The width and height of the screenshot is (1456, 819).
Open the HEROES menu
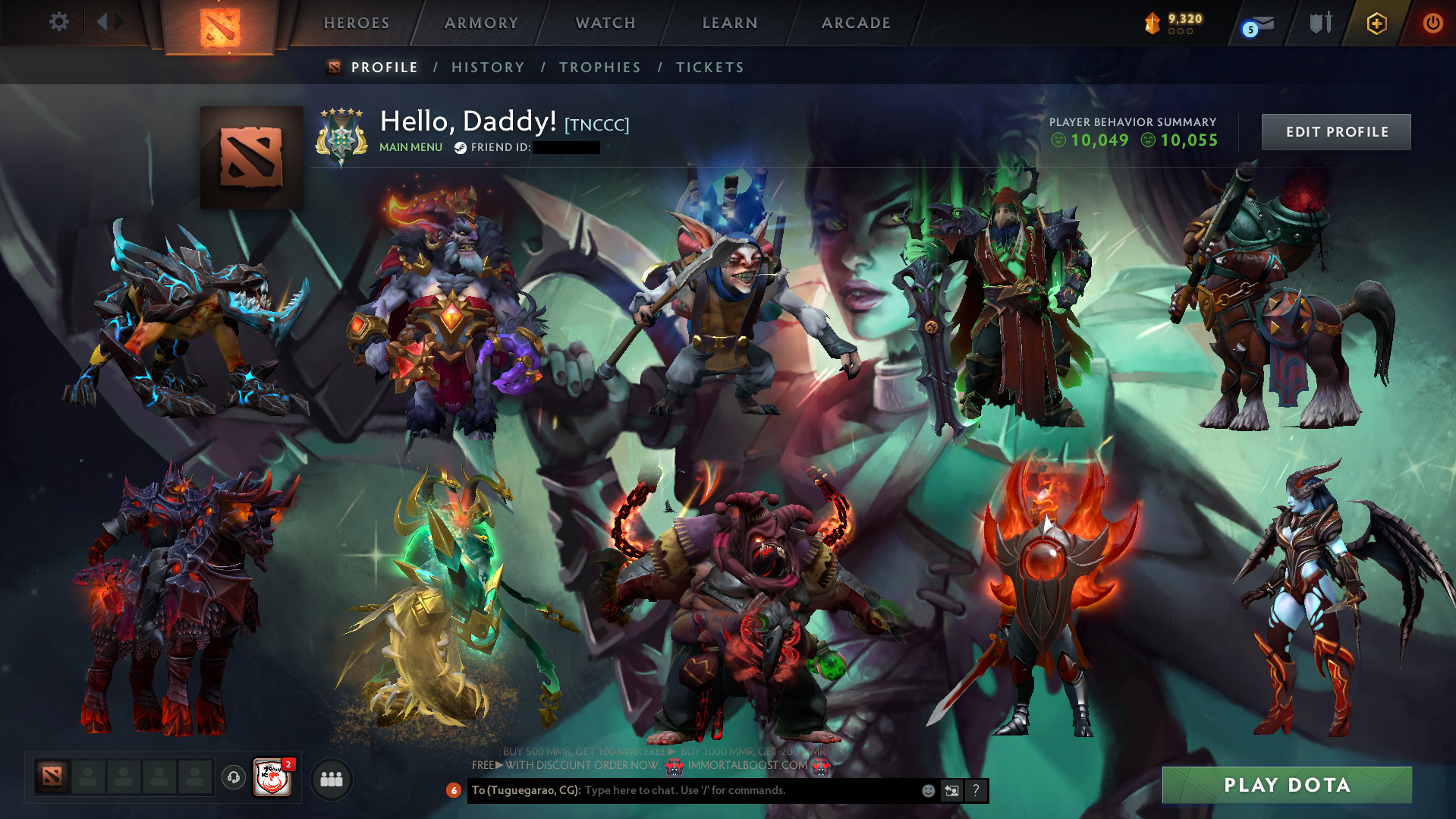pos(355,23)
